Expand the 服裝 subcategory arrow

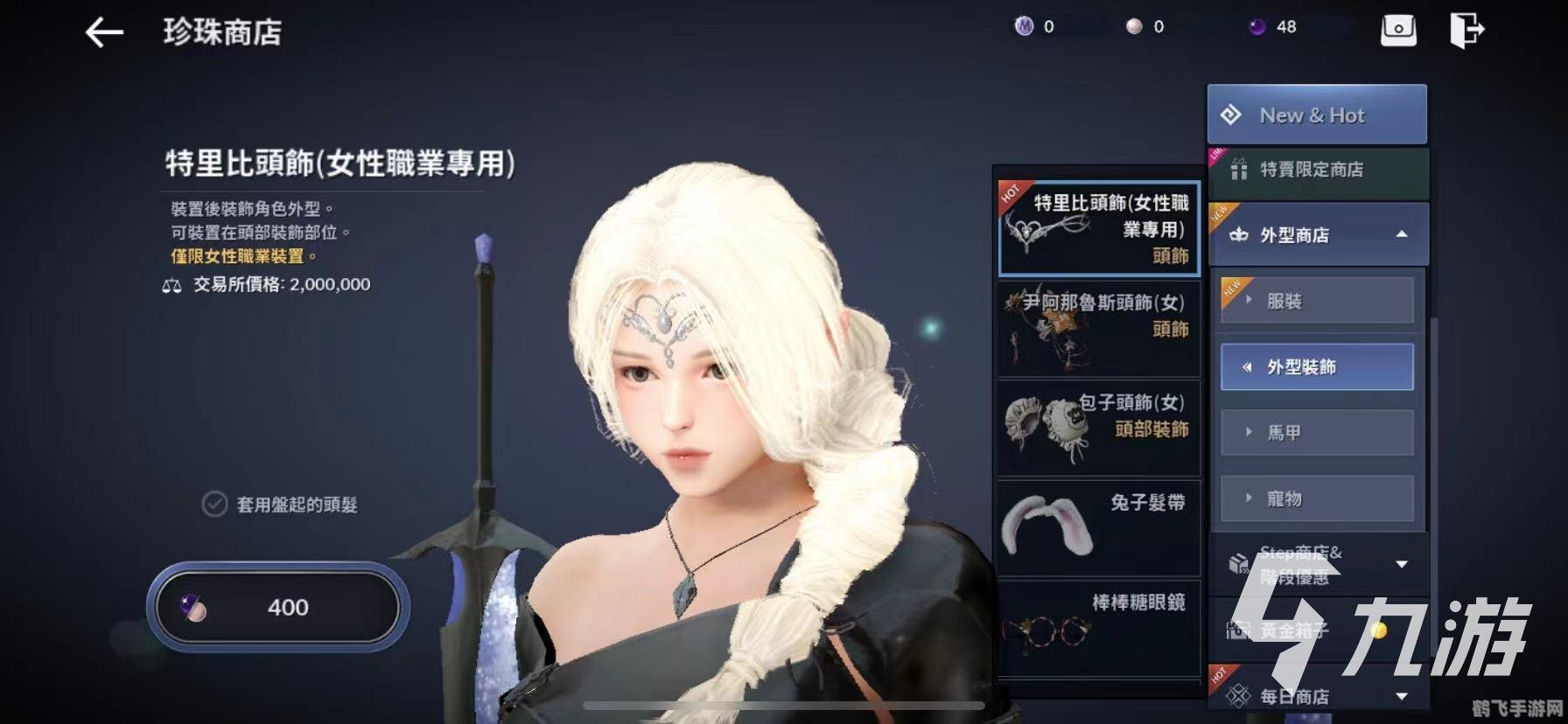coord(1246,300)
